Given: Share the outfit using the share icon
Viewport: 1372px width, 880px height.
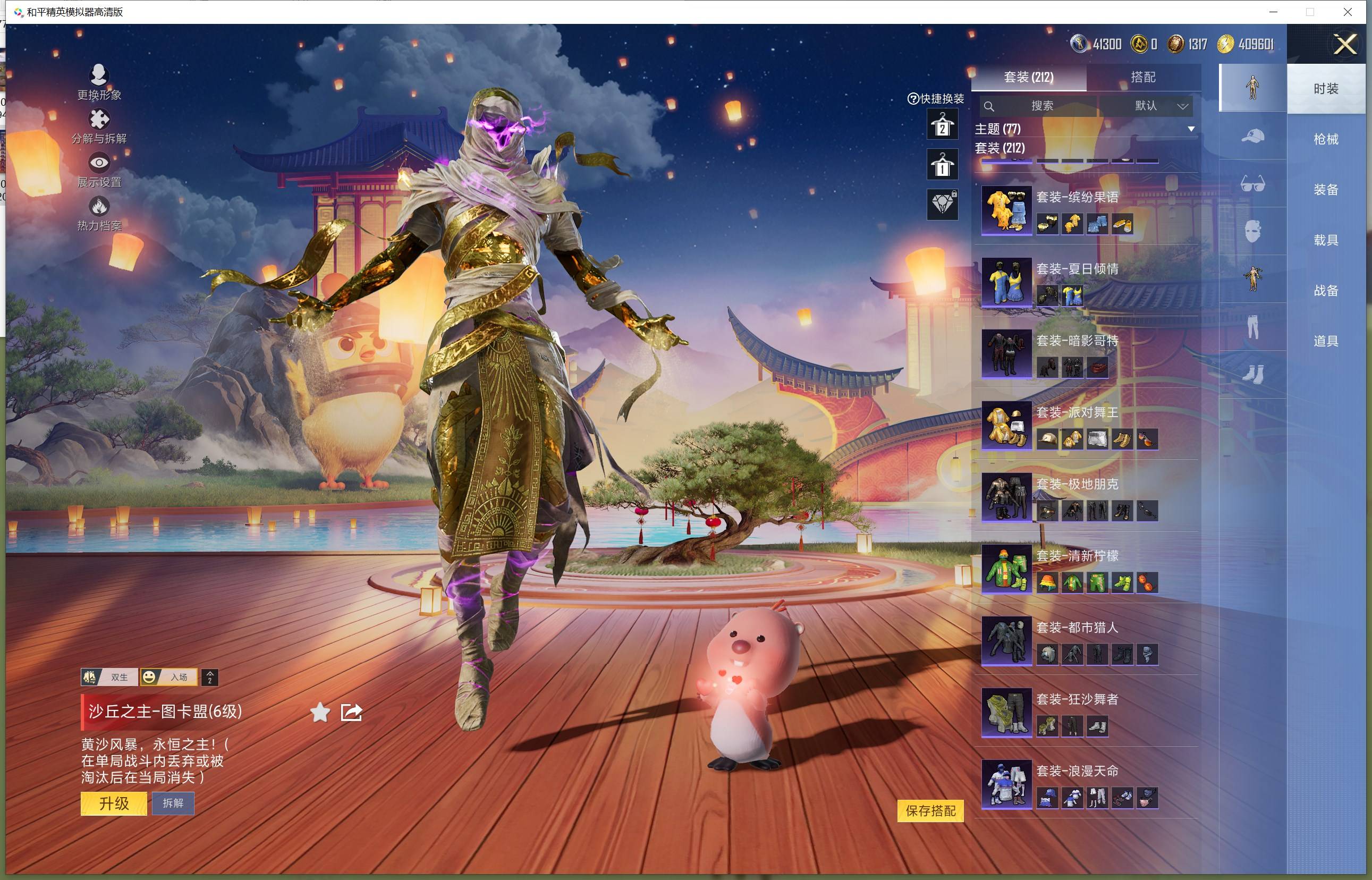Looking at the screenshot, I should [351, 712].
